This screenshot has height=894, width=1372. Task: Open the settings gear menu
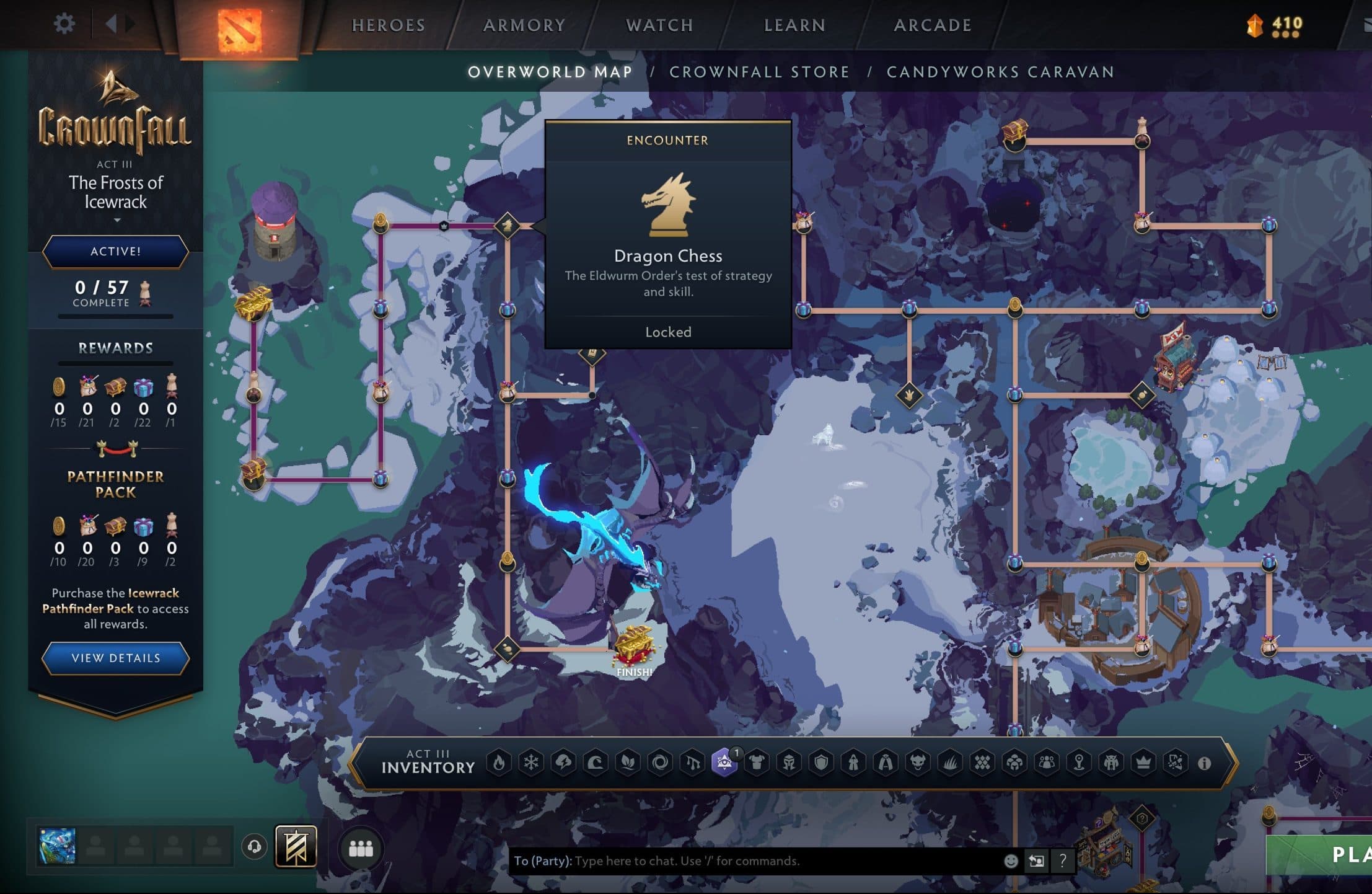(x=64, y=24)
